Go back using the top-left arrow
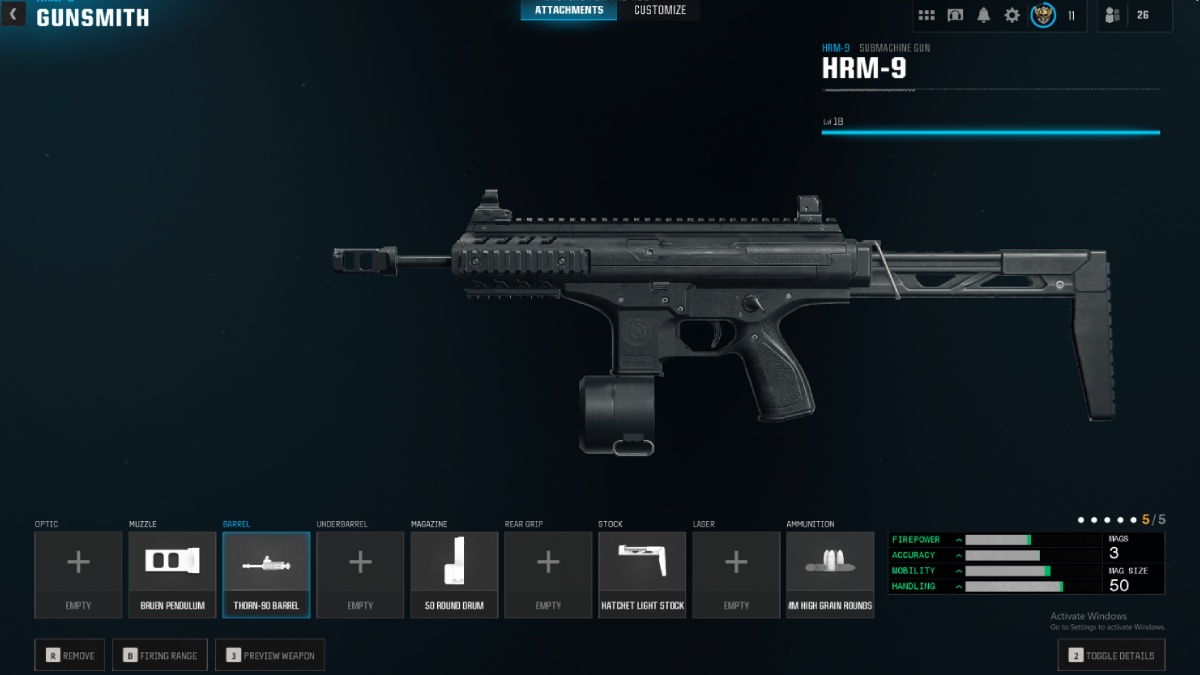 point(13,14)
